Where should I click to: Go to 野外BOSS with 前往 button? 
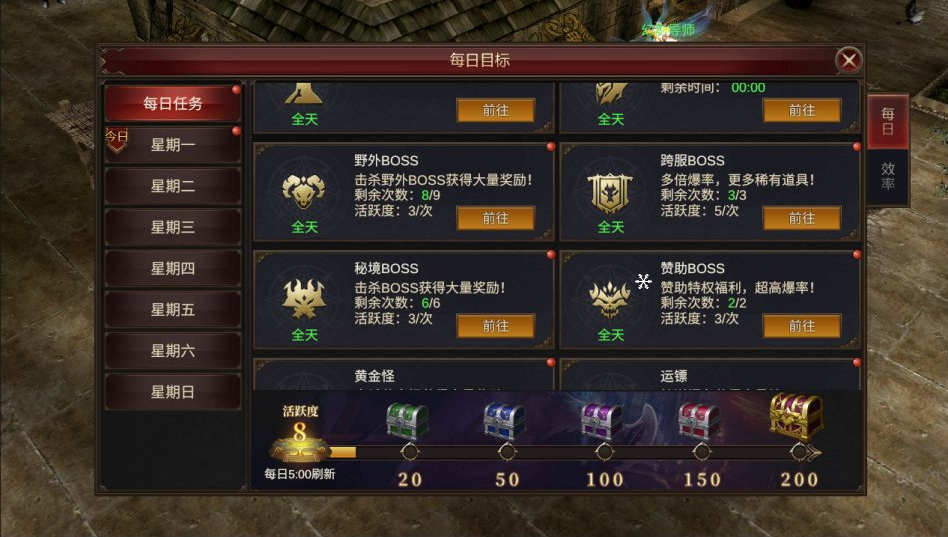[x=496, y=218]
